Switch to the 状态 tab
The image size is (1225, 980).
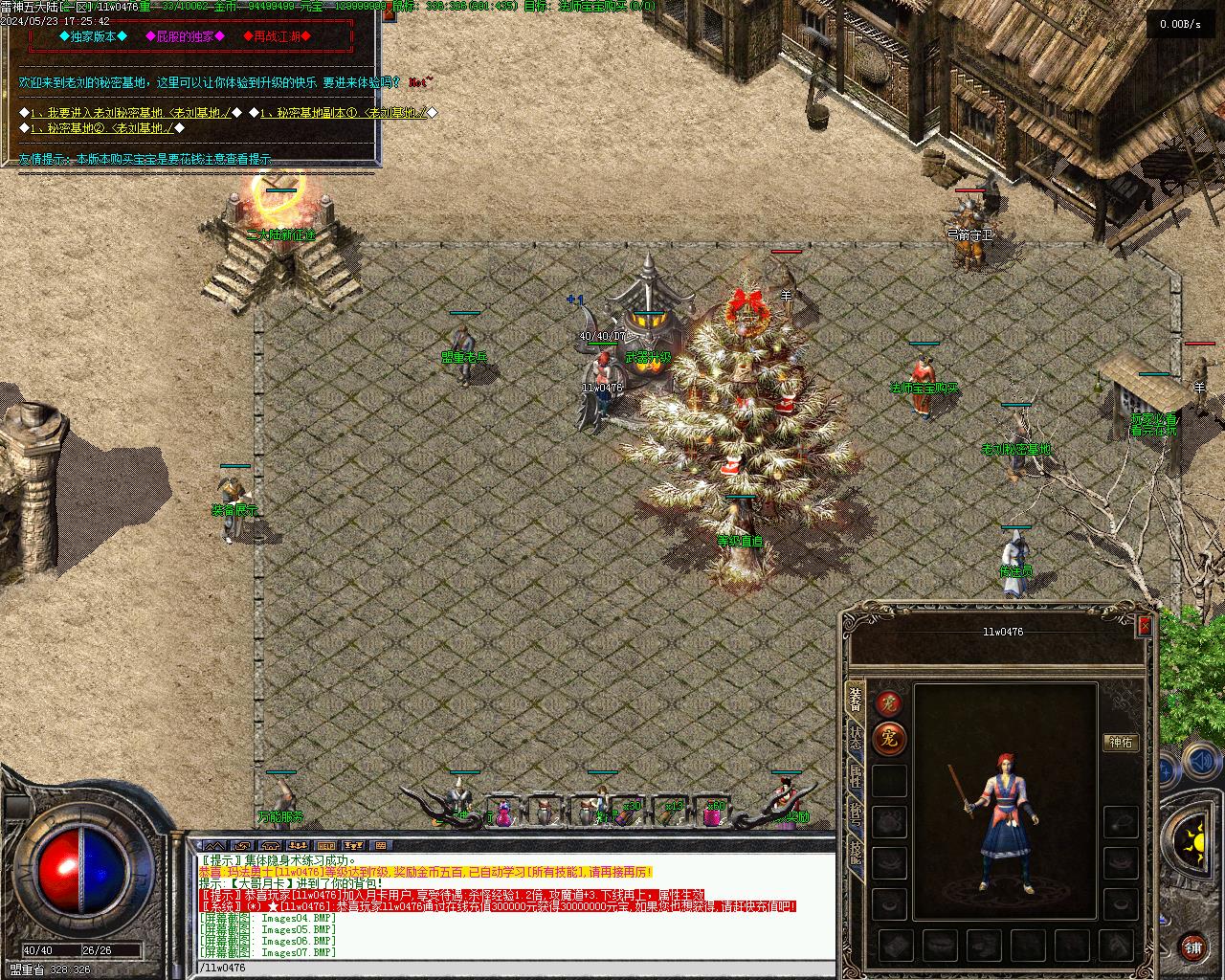(856, 738)
